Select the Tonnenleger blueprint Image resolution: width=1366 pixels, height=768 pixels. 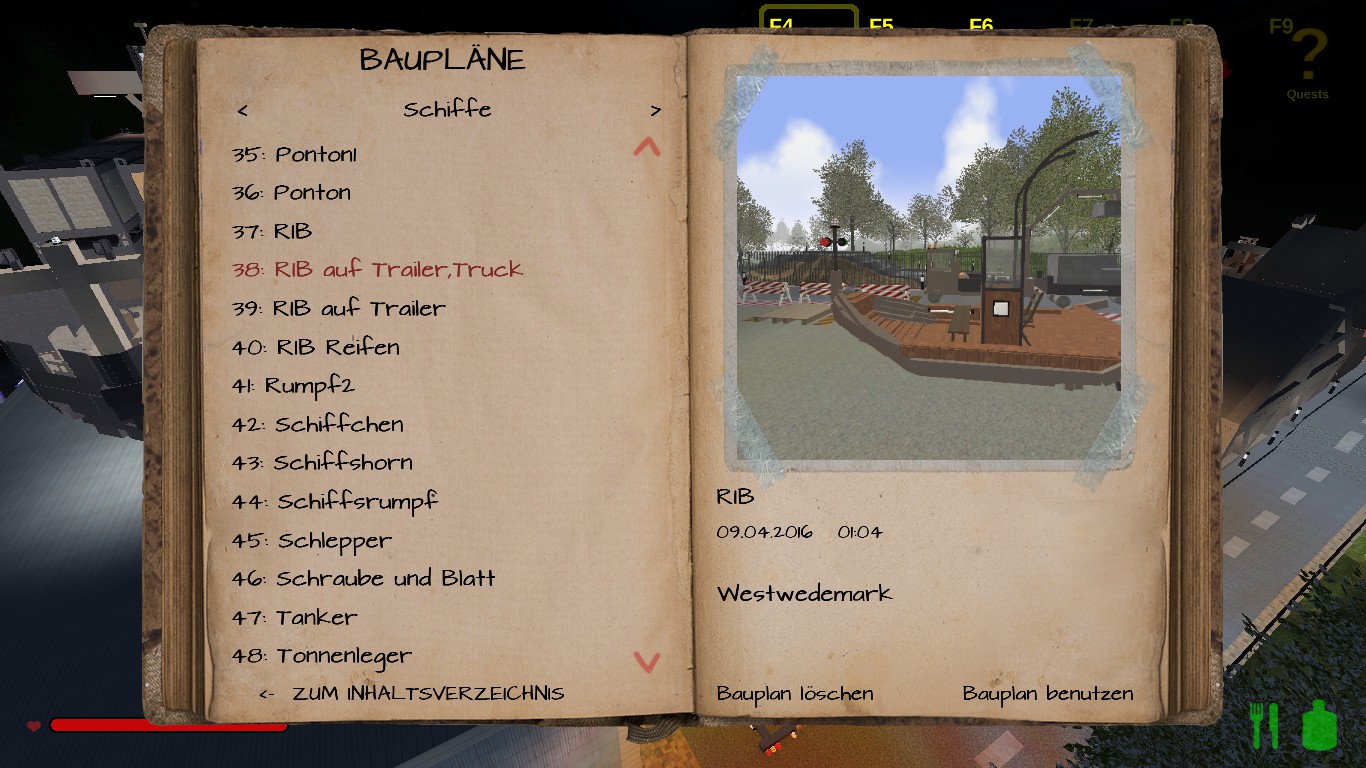tap(321, 656)
